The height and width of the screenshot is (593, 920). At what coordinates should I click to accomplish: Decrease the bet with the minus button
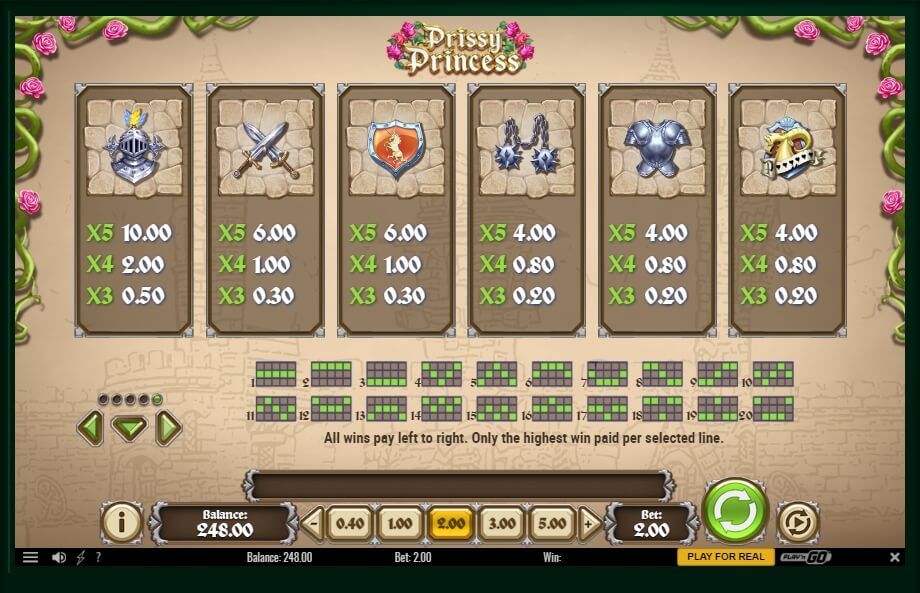pos(313,523)
